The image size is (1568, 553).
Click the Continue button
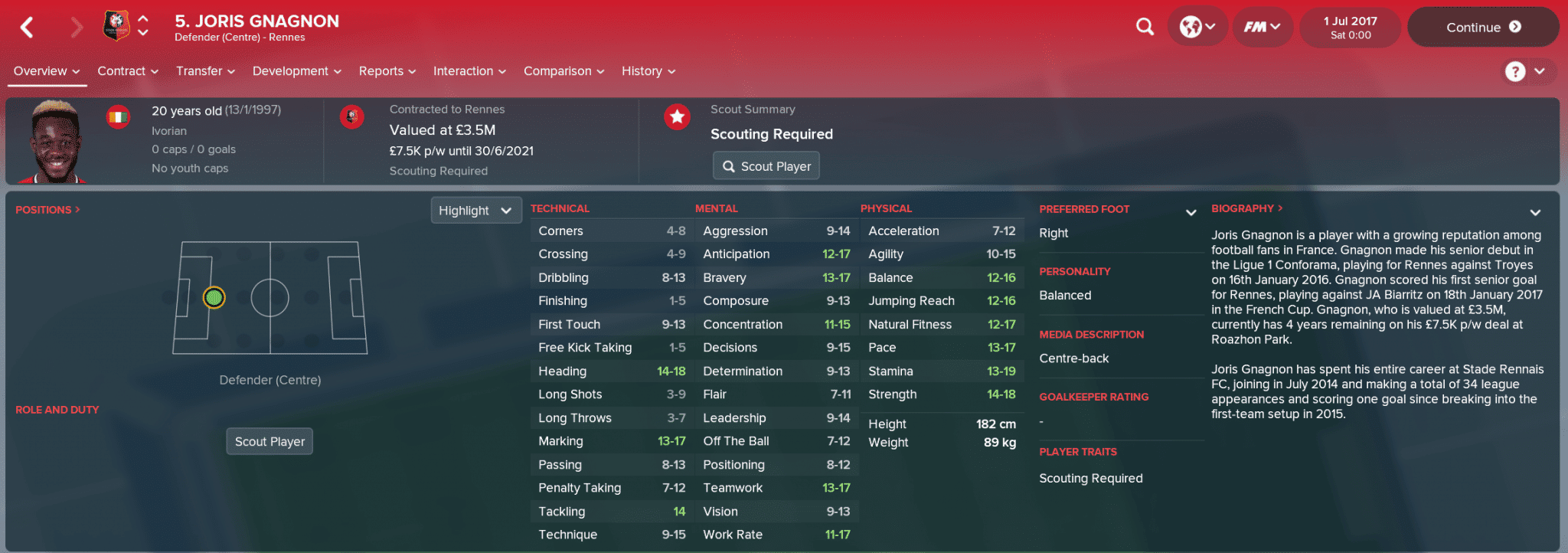click(x=1482, y=28)
